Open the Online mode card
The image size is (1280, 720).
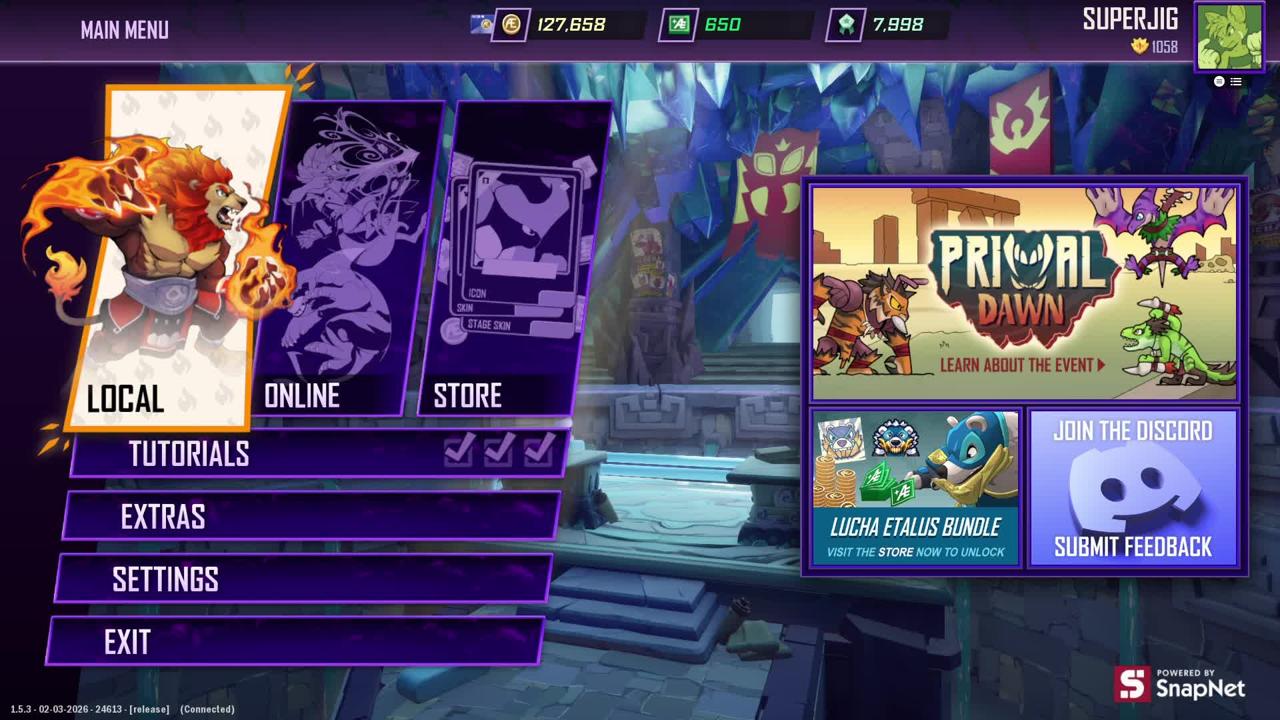345,260
